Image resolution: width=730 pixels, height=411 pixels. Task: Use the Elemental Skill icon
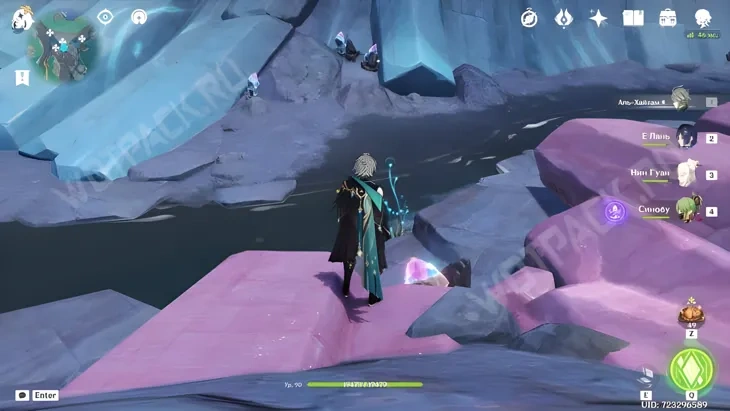(x=647, y=376)
